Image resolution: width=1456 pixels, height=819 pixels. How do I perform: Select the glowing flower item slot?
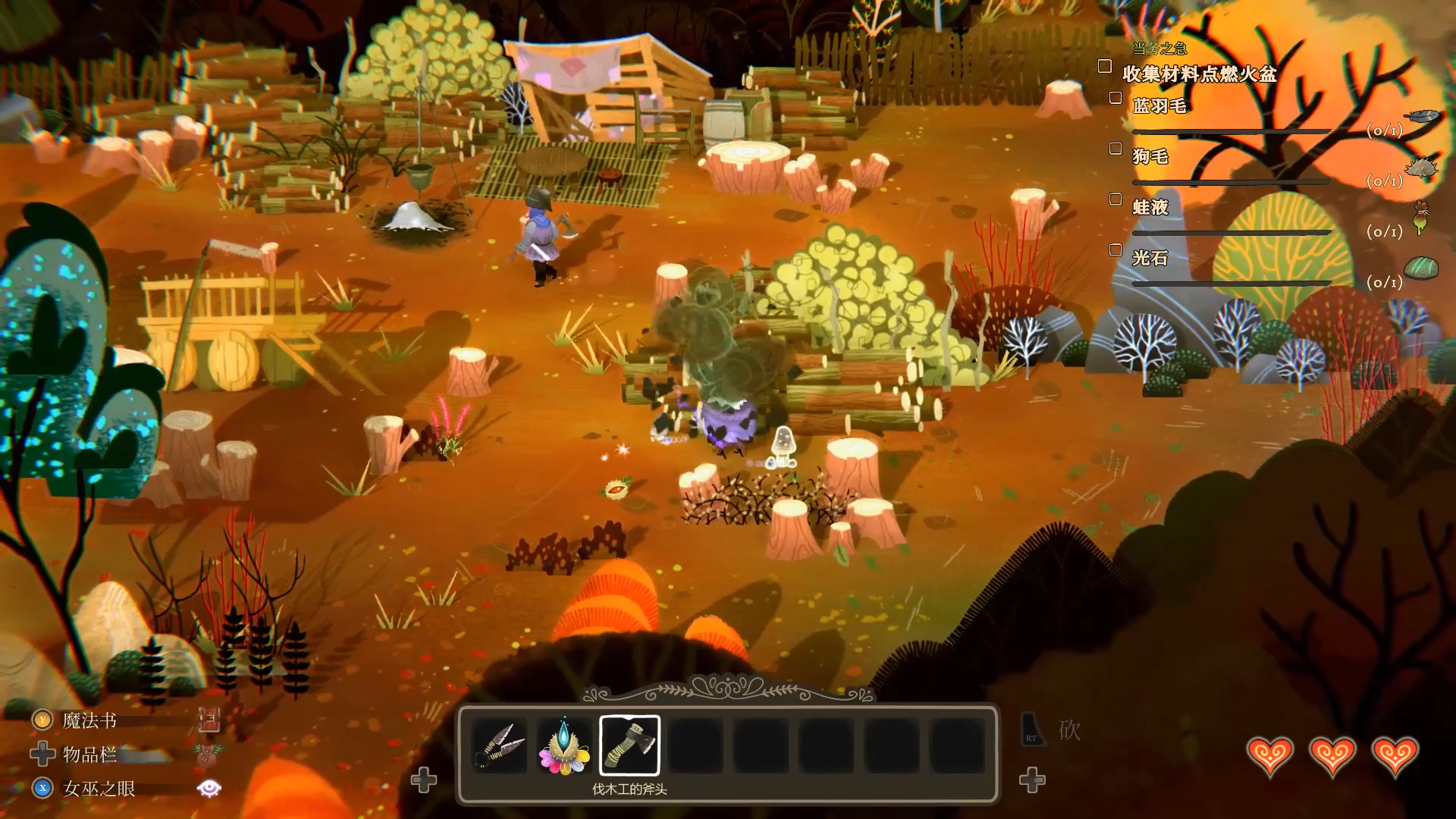[564, 745]
